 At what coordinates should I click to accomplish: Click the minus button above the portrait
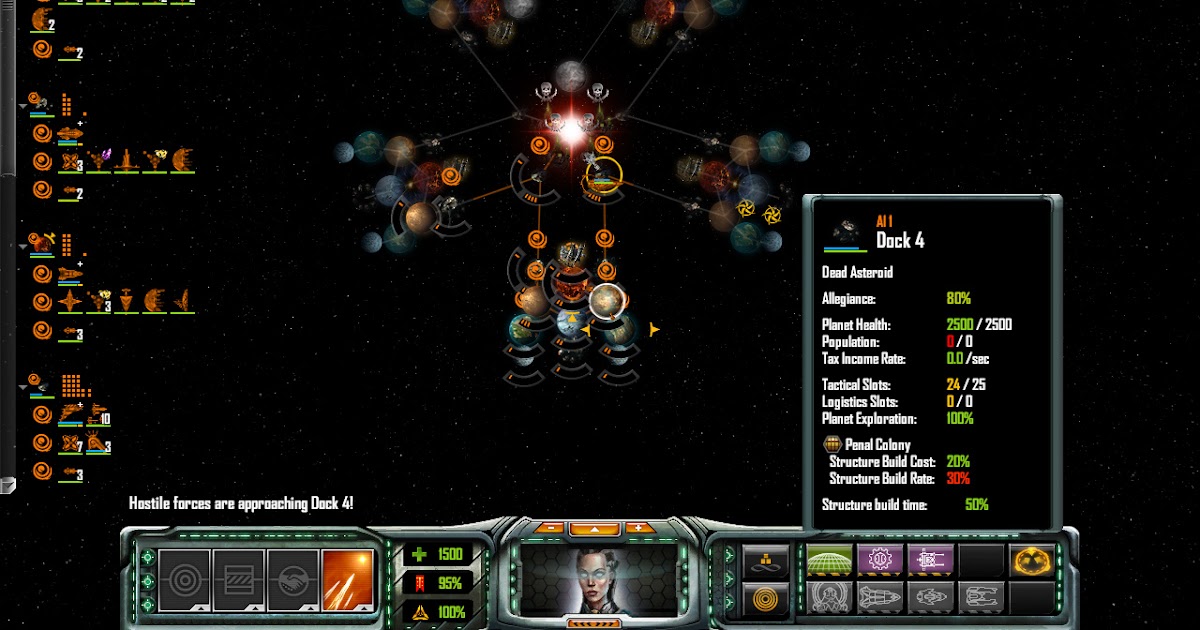click(x=550, y=528)
